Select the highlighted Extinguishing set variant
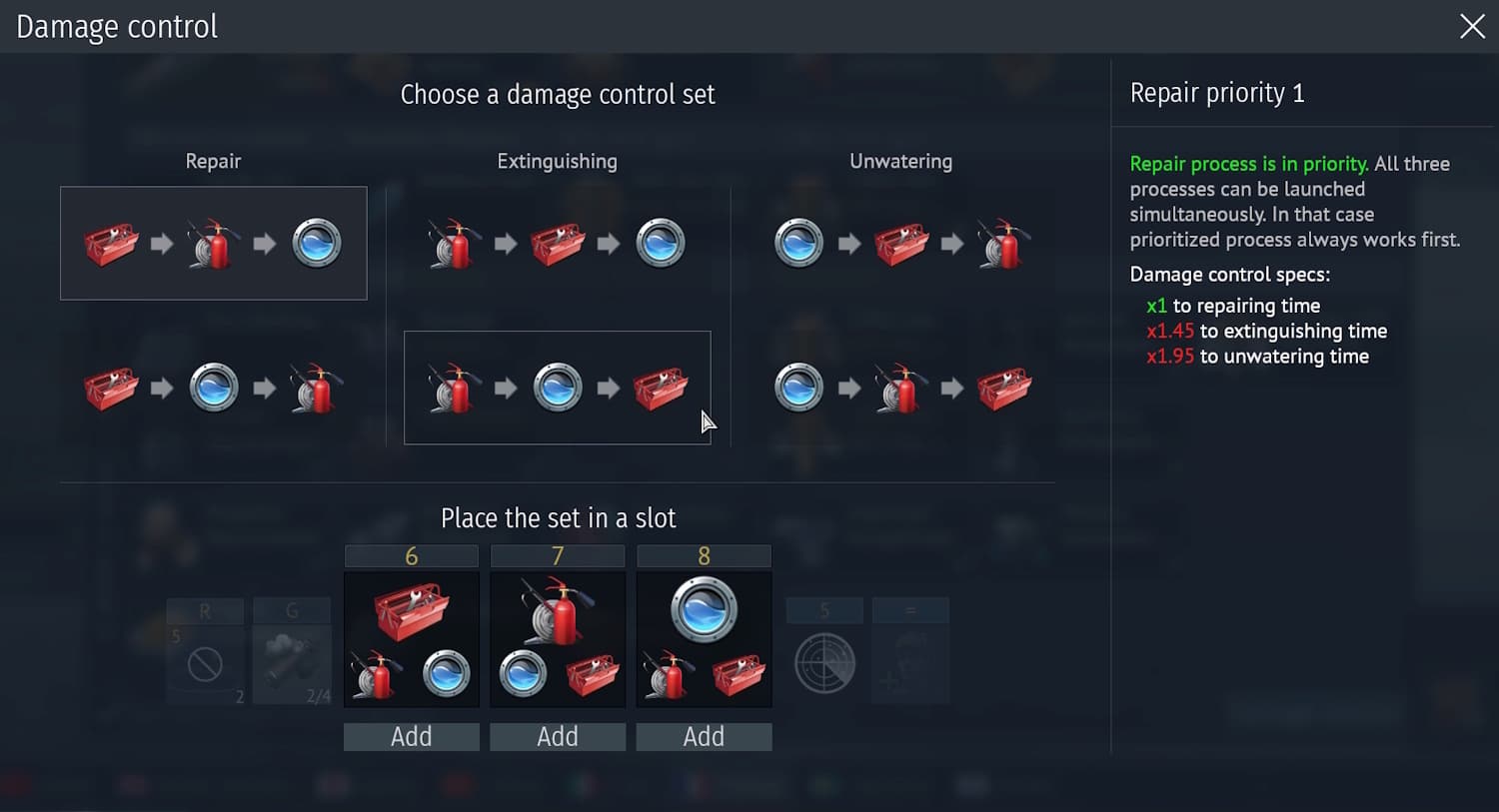Viewport: 1499px width, 812px height. click(557, 388)
